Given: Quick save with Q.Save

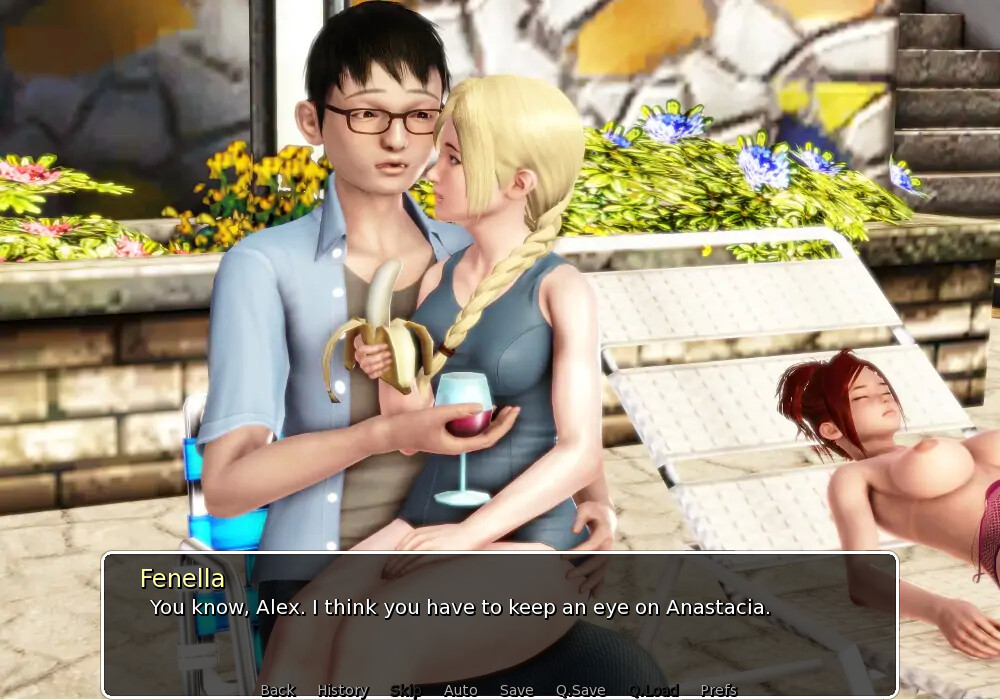Looking at the screenshot, I should [581, 690].
